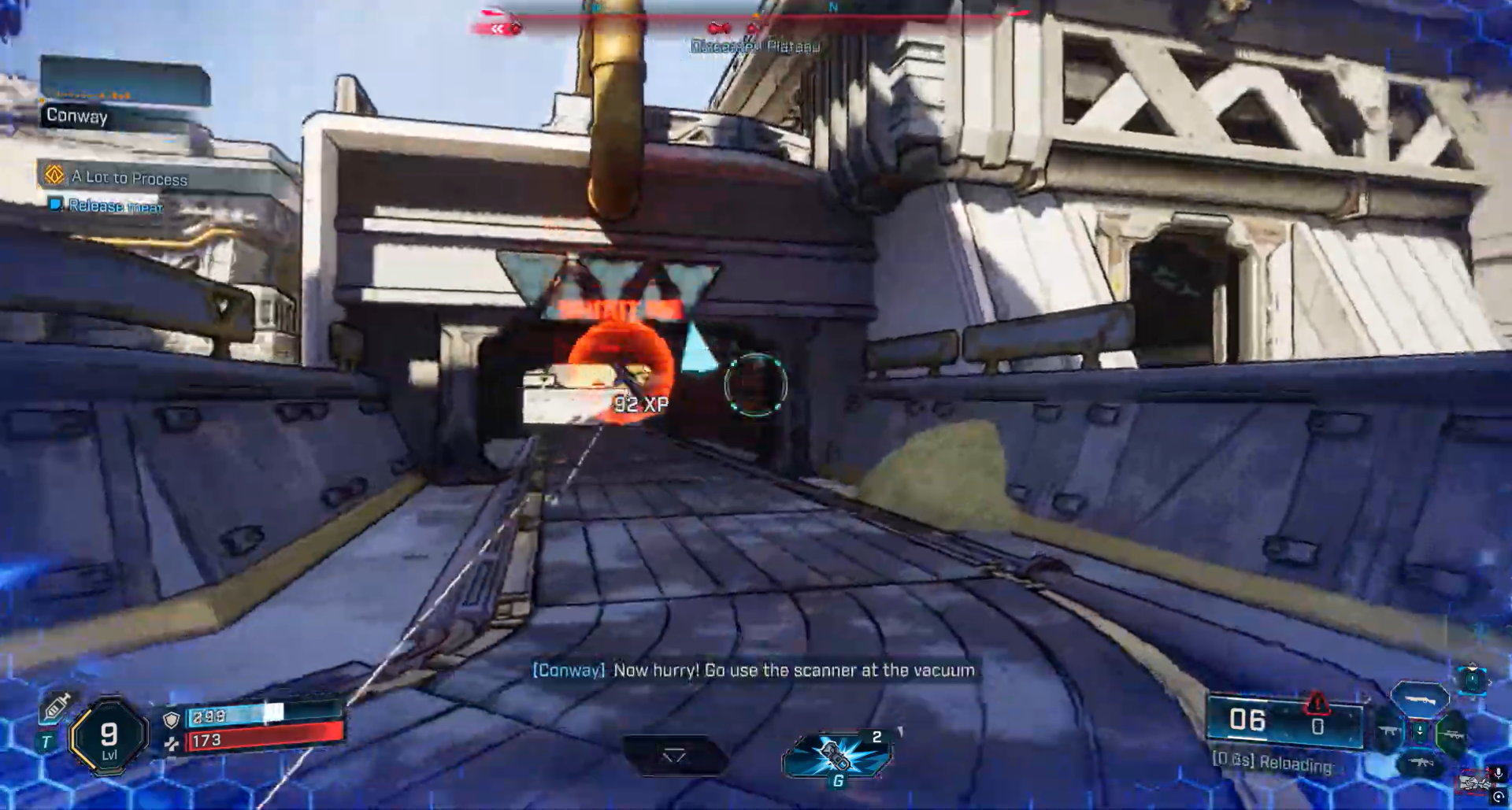Select the shotgun weapon slot
The width and height of the screenshot is (1512, 810).
tap(1420, 698)
